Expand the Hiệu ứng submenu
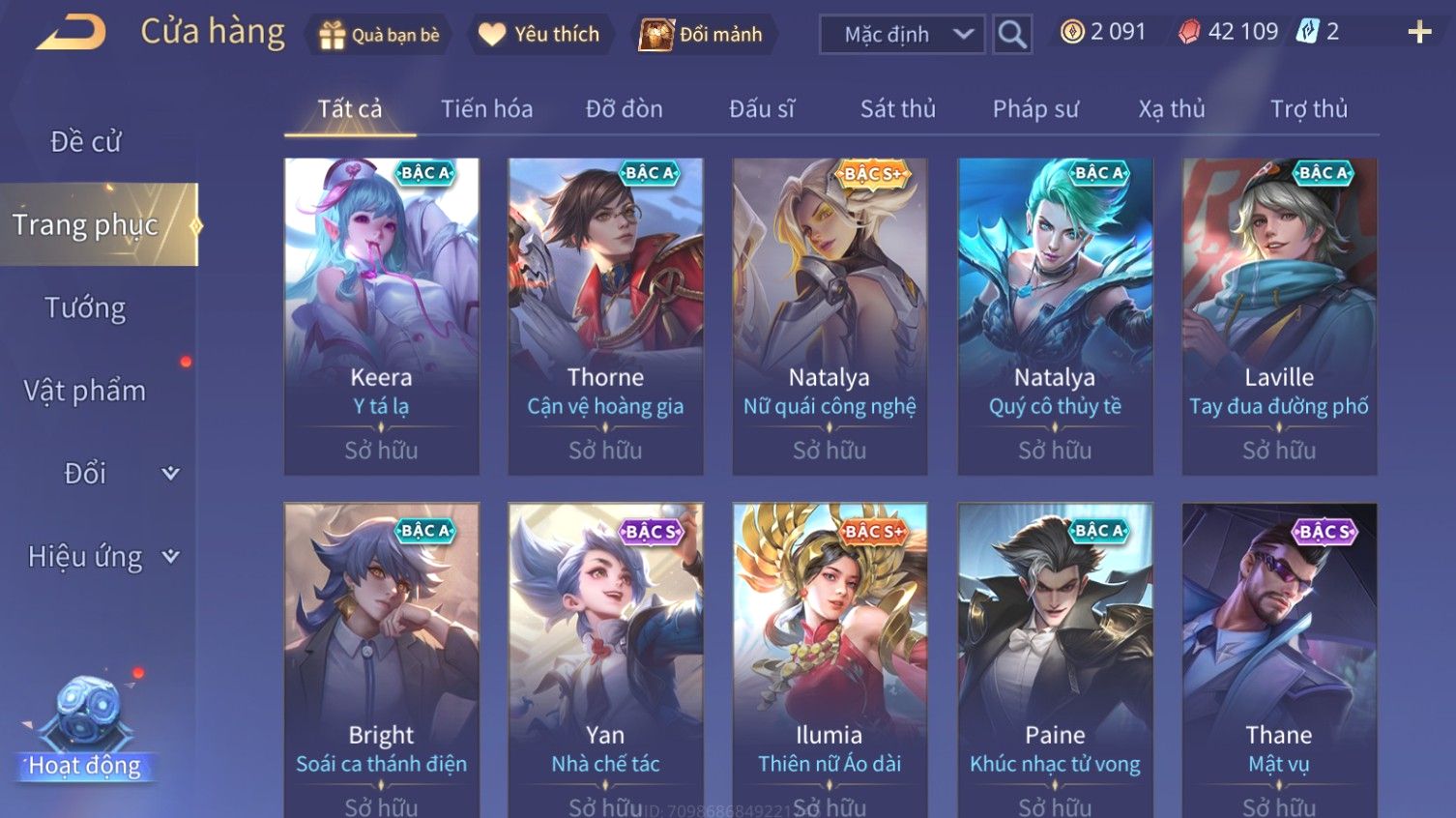The height and width of the screenshot is (818, 1456). (102, 557)
